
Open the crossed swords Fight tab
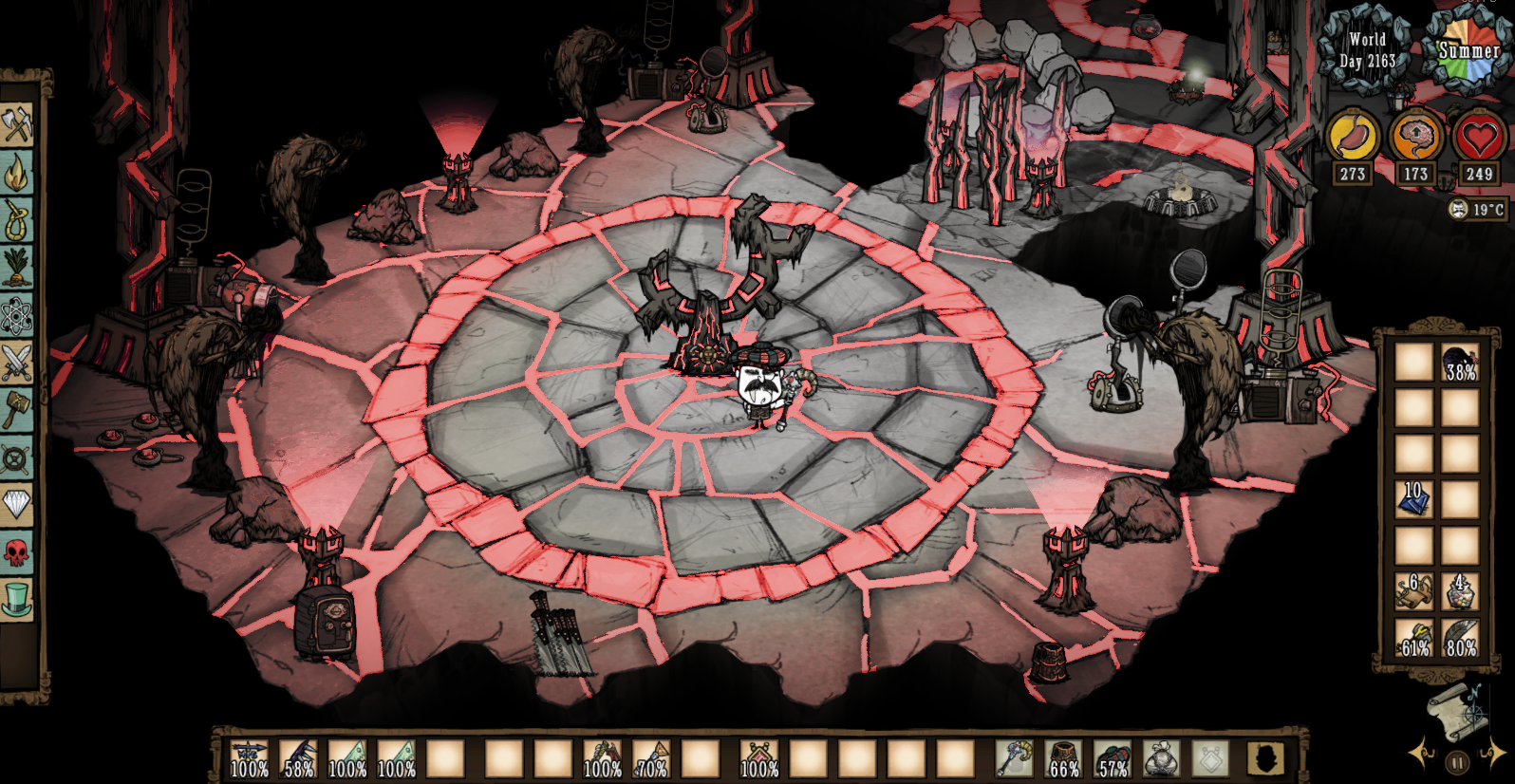click(17, 363)
